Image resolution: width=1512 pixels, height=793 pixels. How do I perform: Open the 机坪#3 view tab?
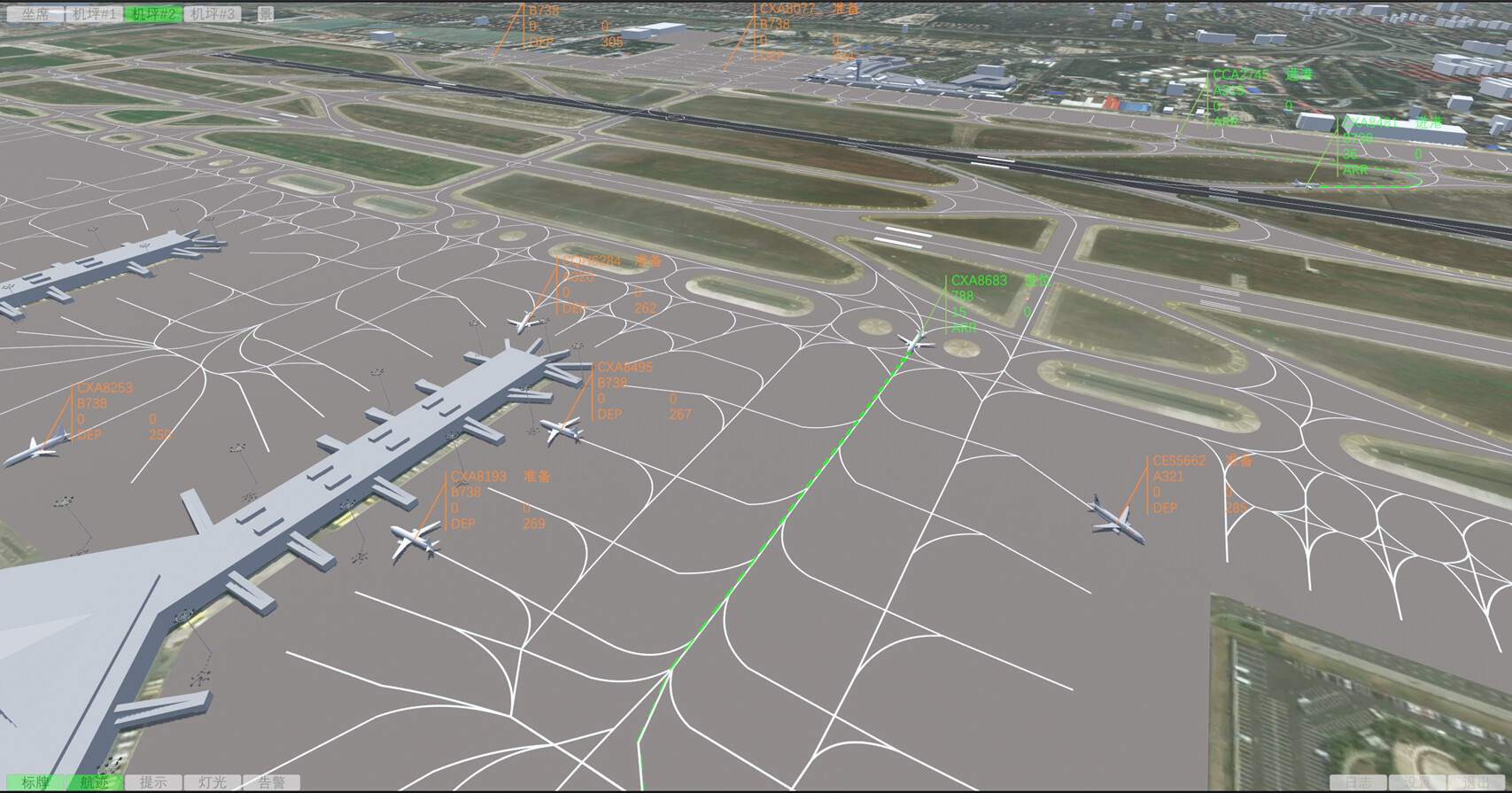[x=210, y=12]
